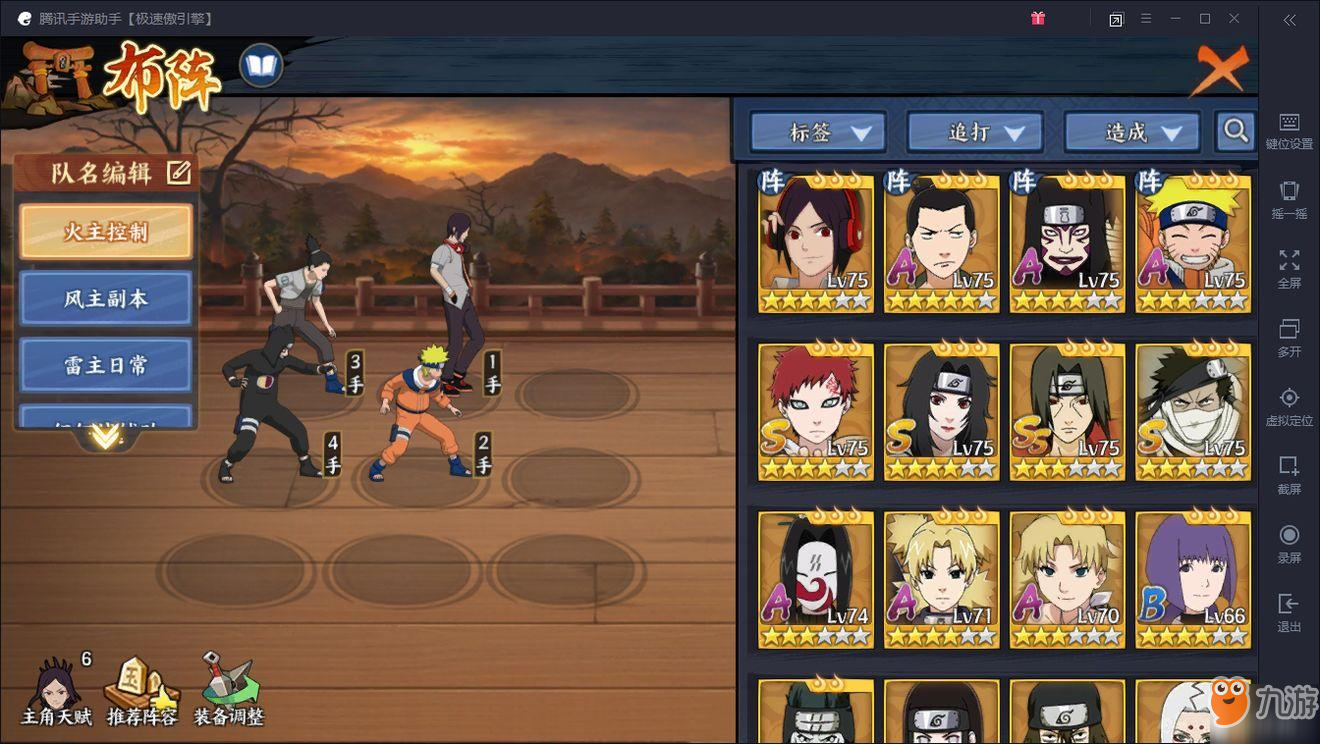Open the blue book help icon
This screenshot has width=1320, height=744.
tap(261, 67)
